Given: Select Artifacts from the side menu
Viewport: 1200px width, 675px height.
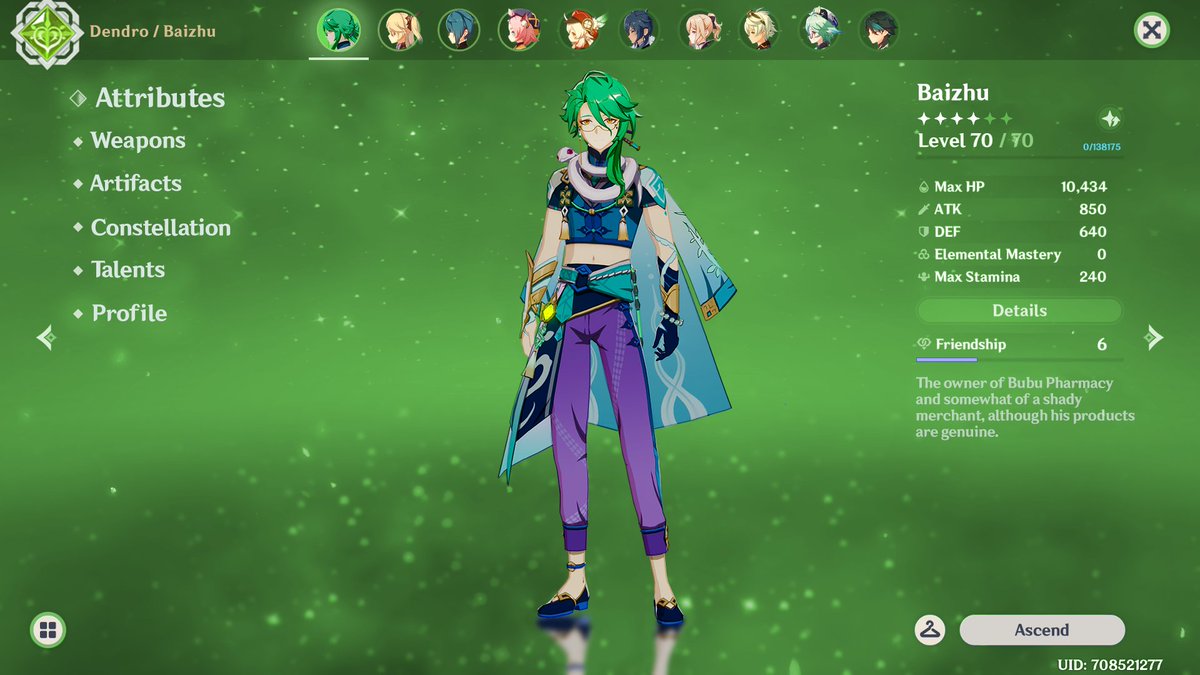Looking at the screenshot, I should pyautogui.click(x=136, y=184).
